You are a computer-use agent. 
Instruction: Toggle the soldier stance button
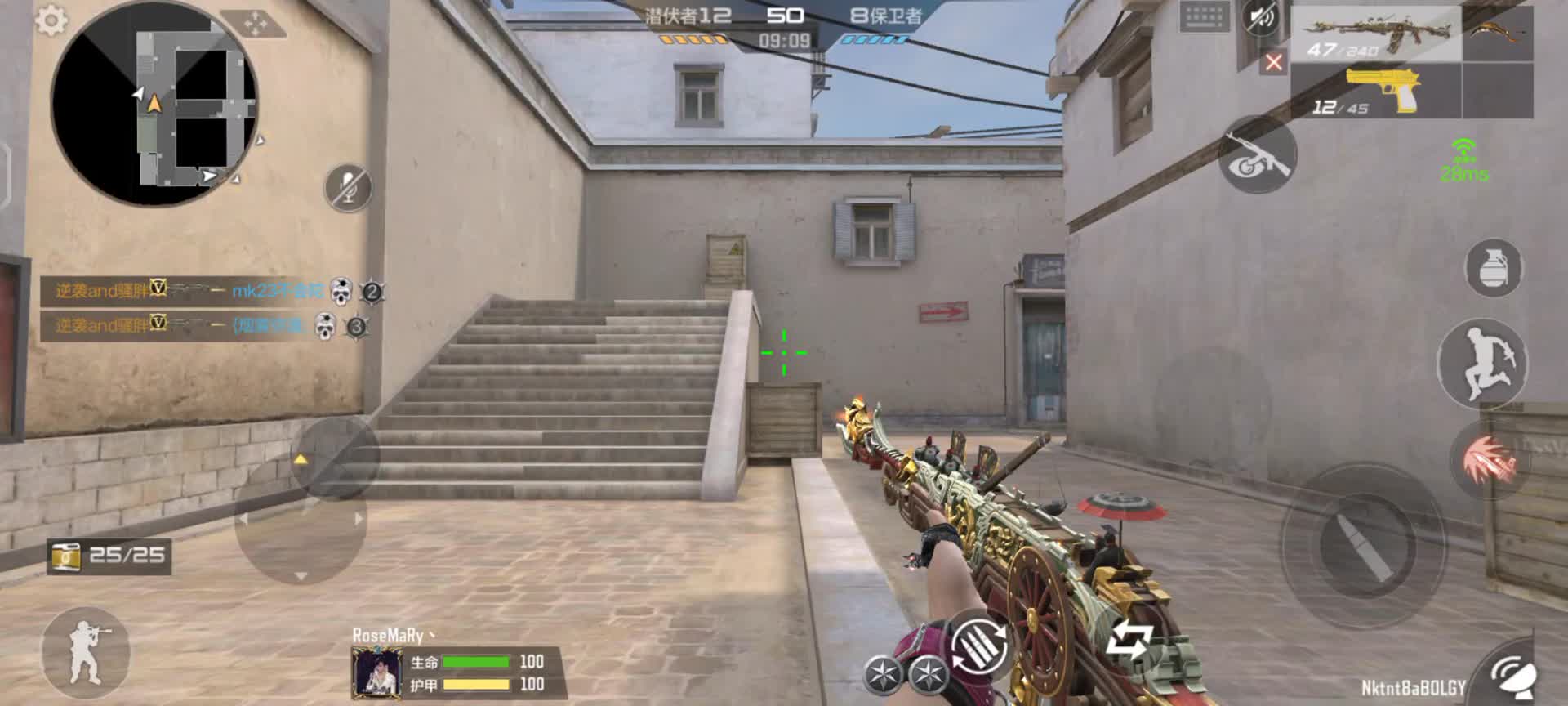[x=85, y=651]
